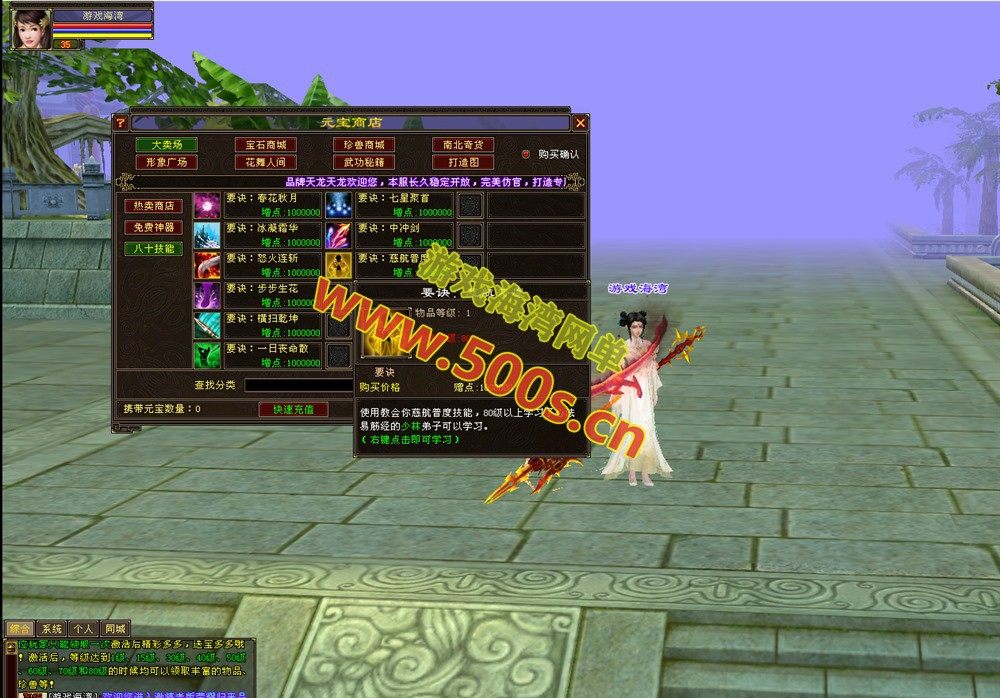The image size is (1000, 698).
Task: Close the 元宝商店 shop window
Action: point(580,123)
